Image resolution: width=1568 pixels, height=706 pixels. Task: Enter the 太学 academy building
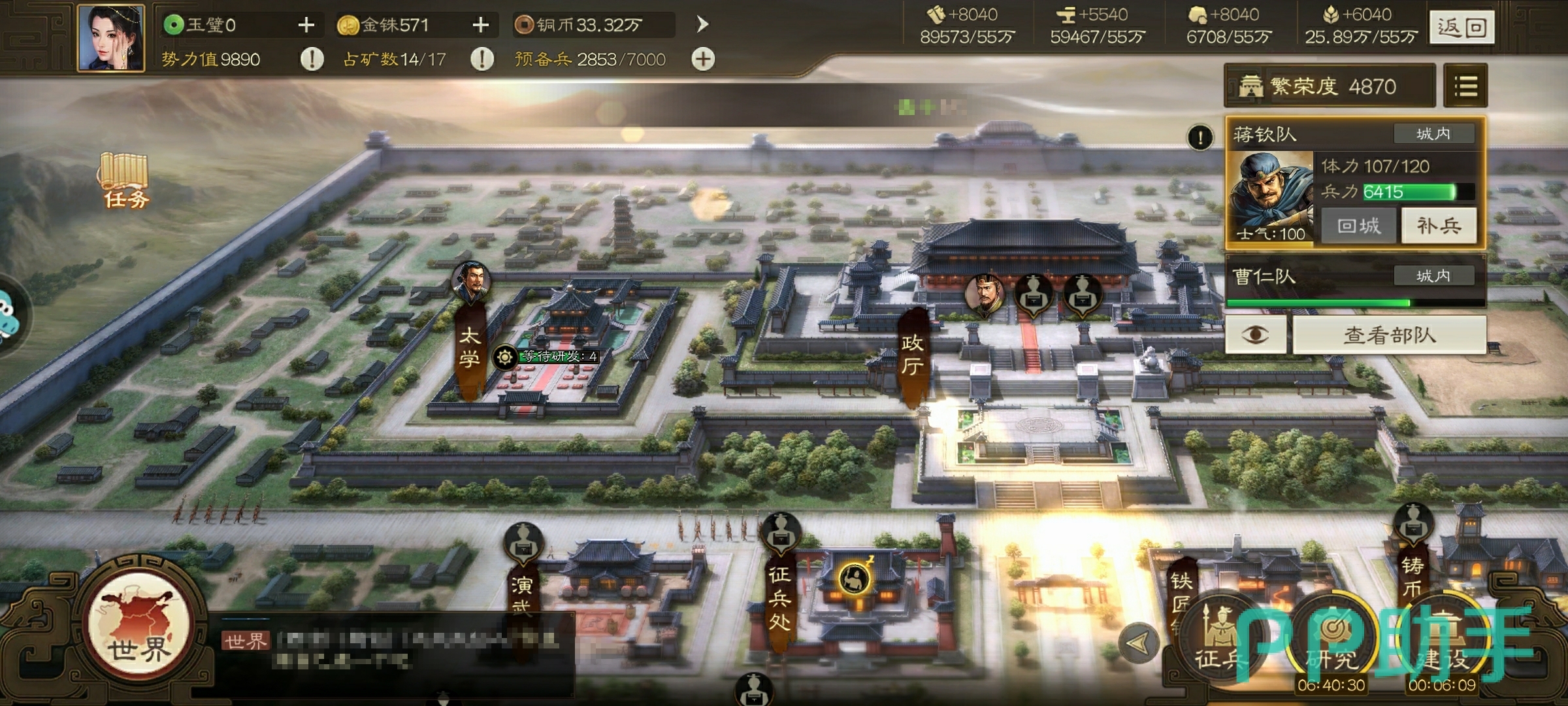(x=470, y=347)
